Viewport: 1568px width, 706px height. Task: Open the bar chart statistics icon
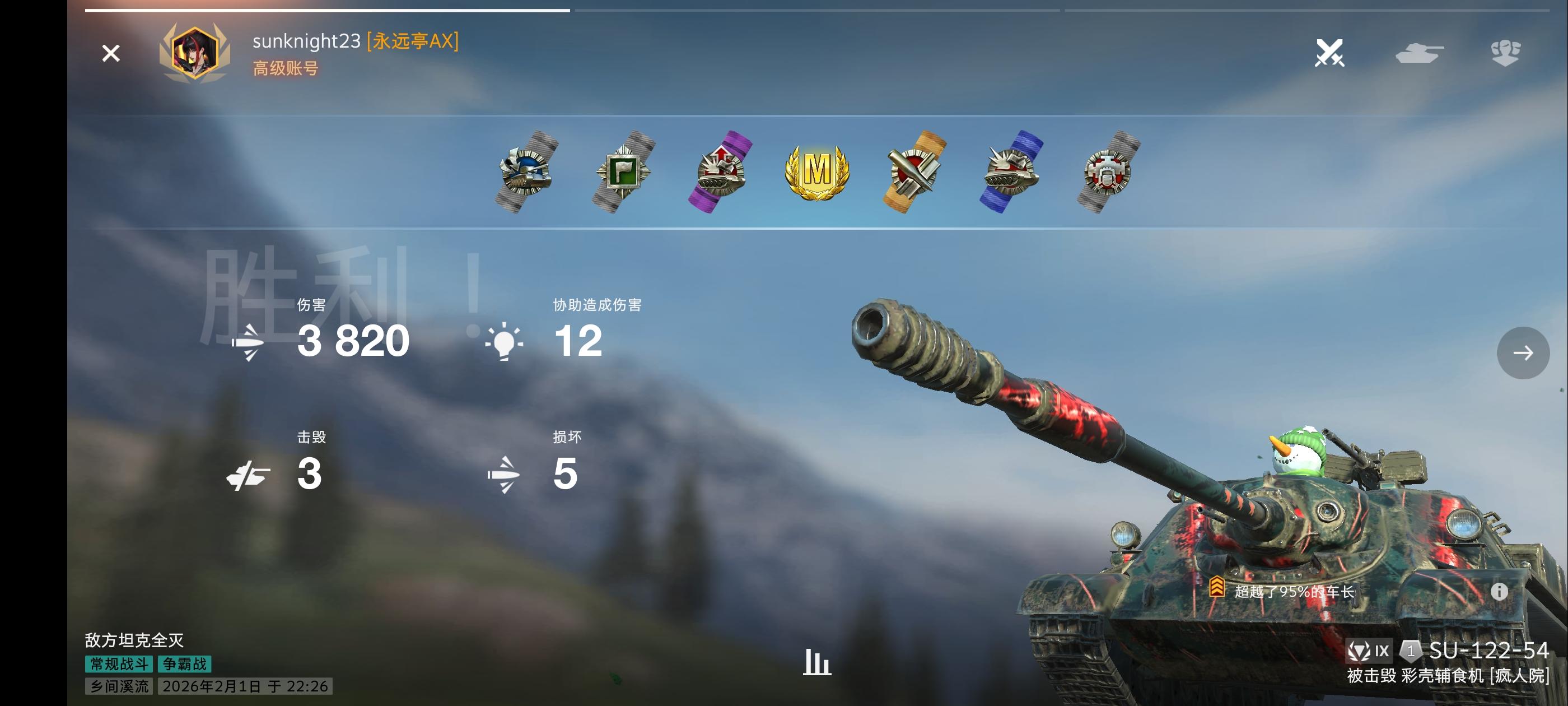click(817, 662)
